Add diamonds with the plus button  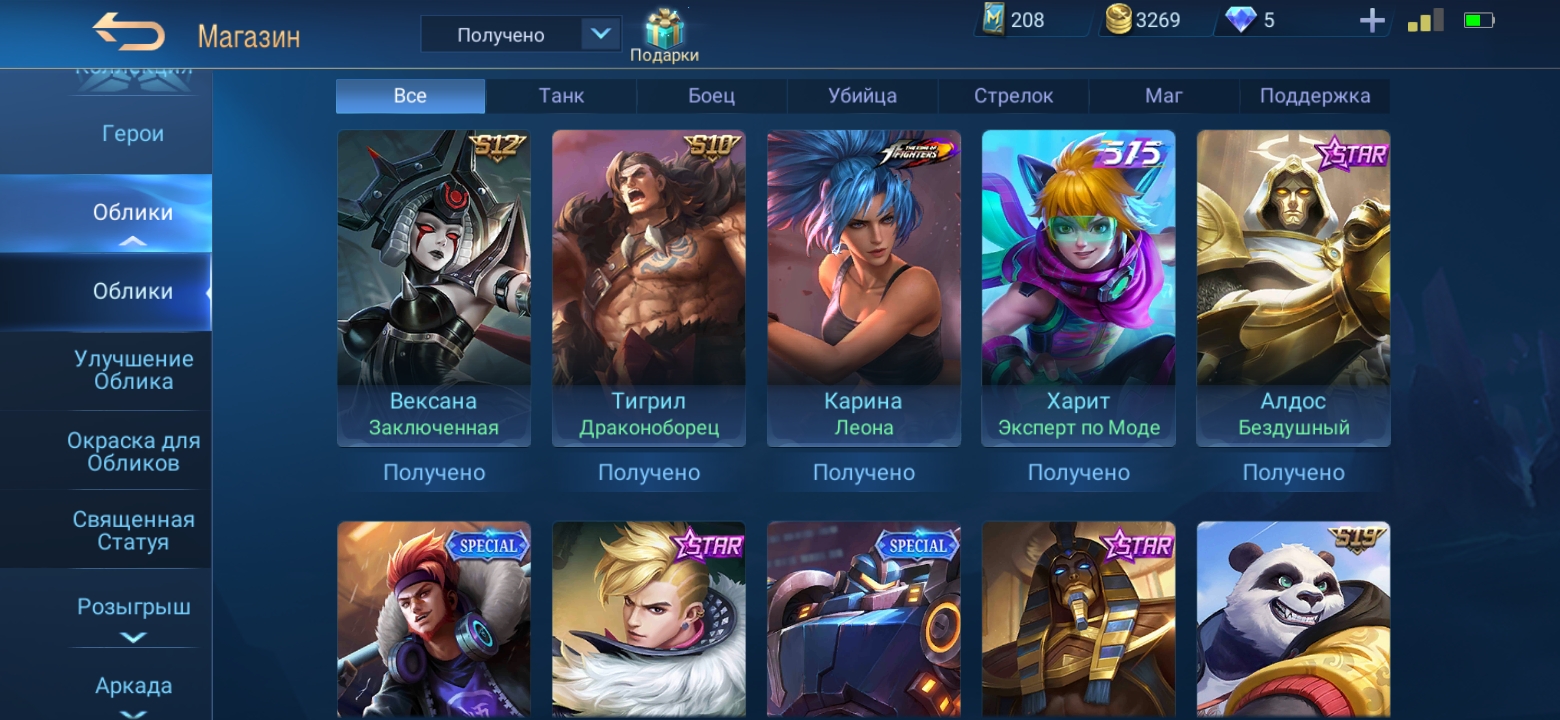point(1372,21)
